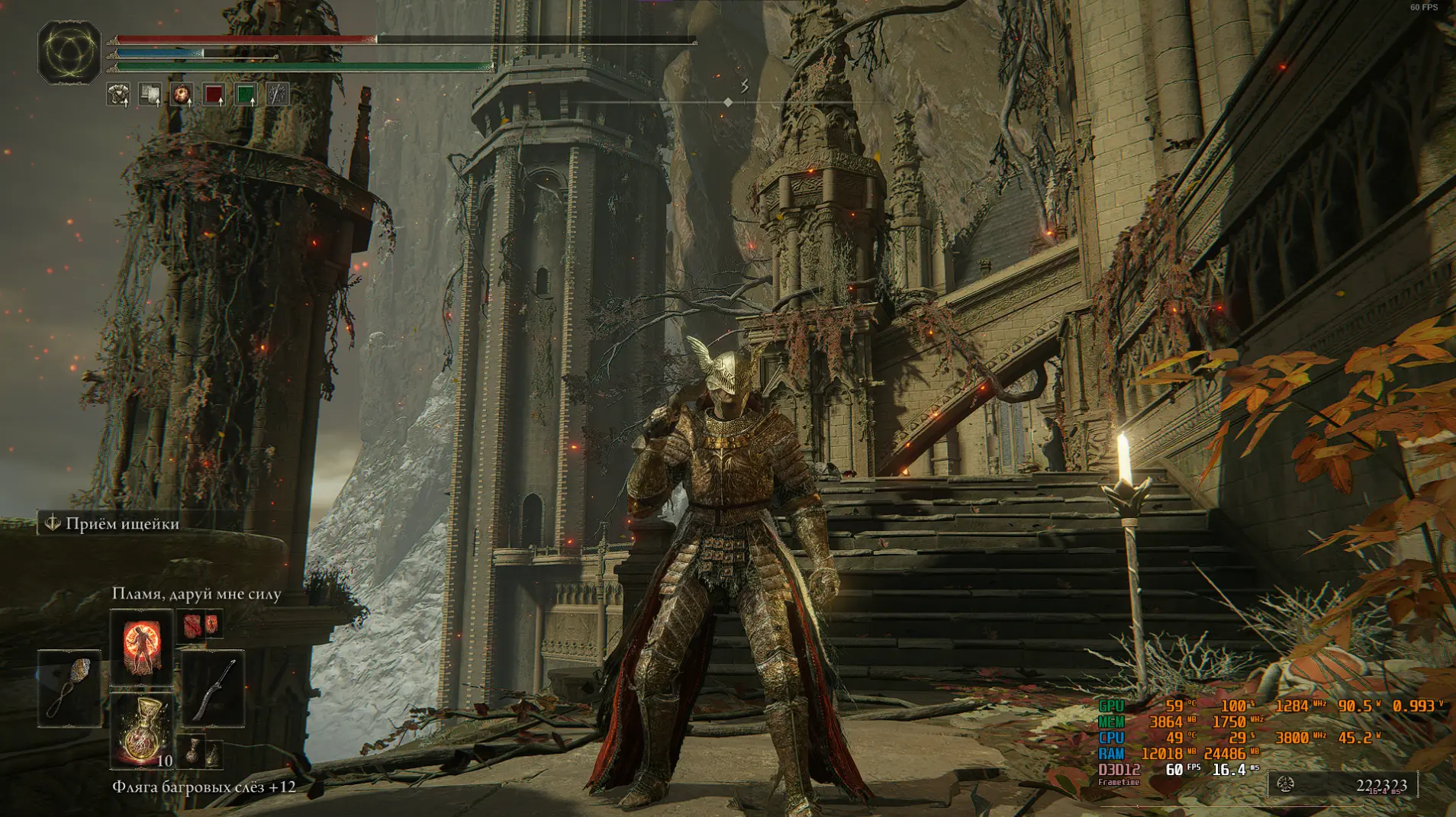1456x817 pixels.
Task: Click the fiery orb buff icon
Action: tap(182, 95)
